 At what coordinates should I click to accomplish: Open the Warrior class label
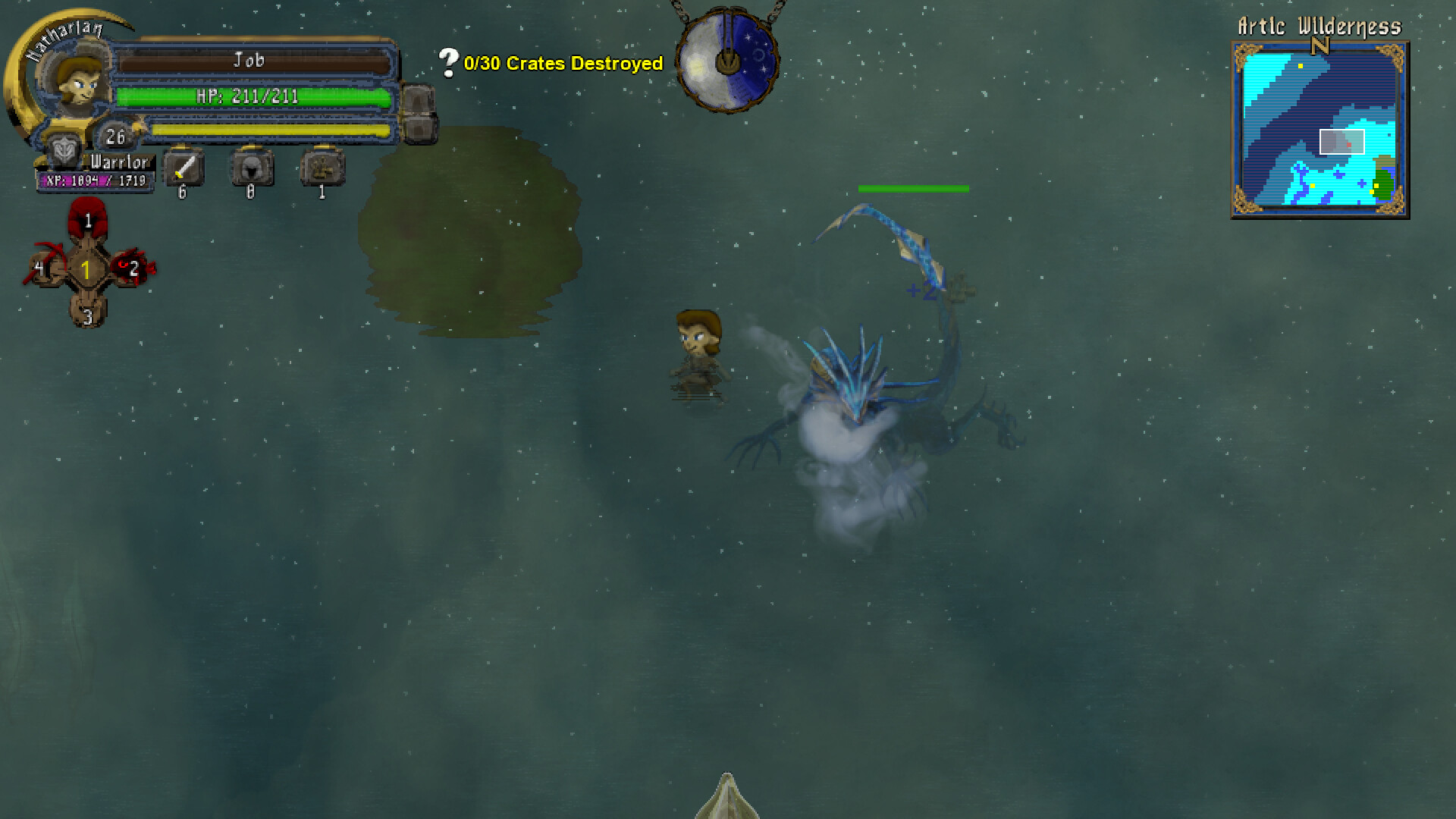[x=118, y=163]
